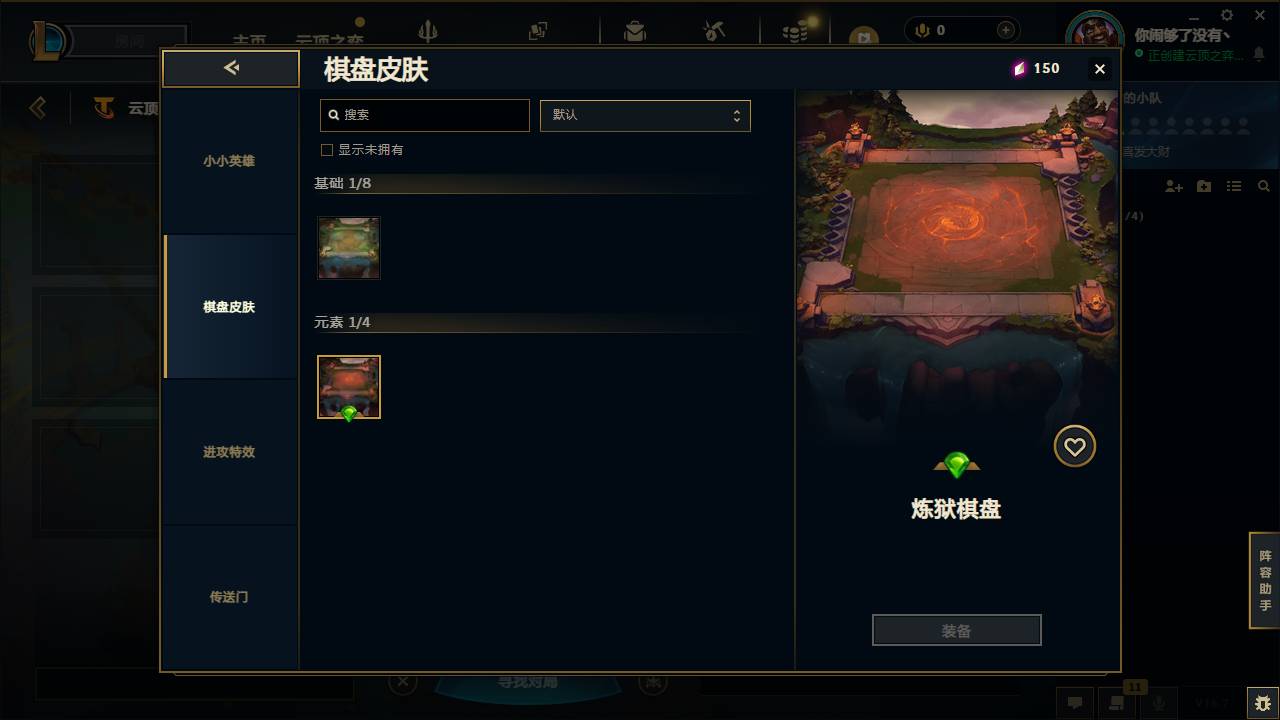This screenshot has width=1280, height=720.
Task: Open the loot backpack icon
Action: coord(635,30)
